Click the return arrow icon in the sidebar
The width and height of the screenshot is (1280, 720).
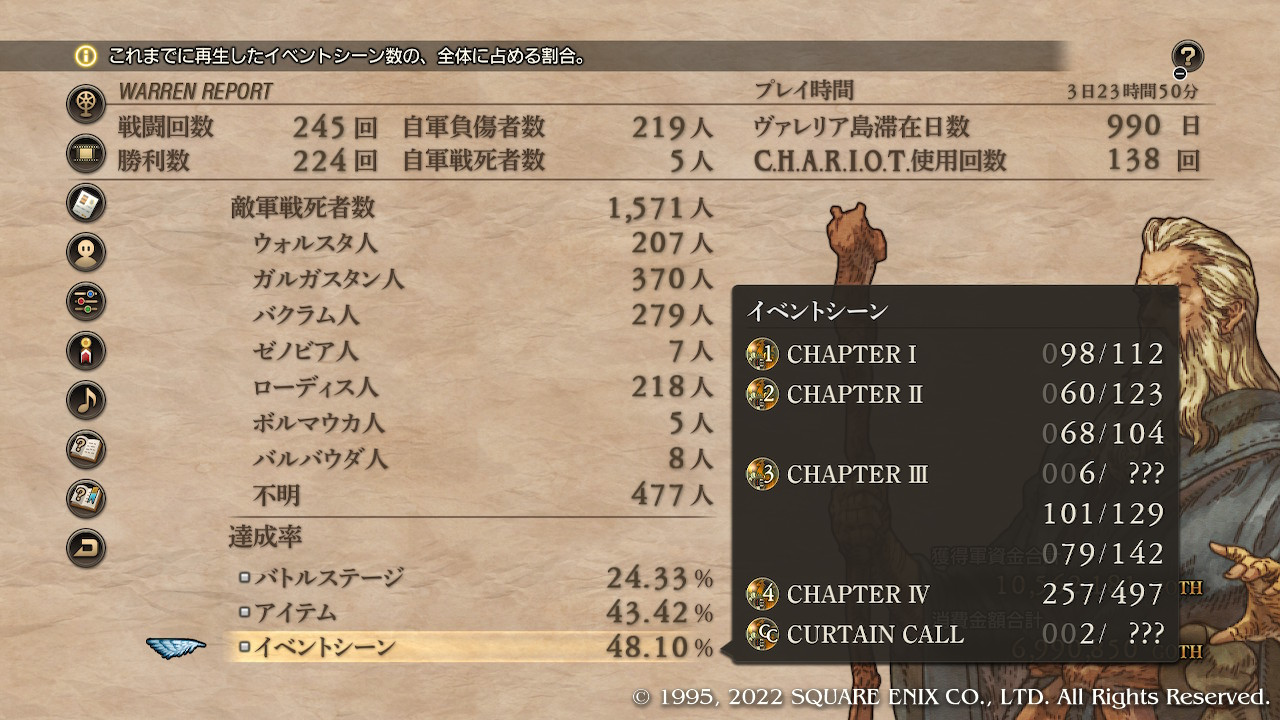tap(87, 547)
